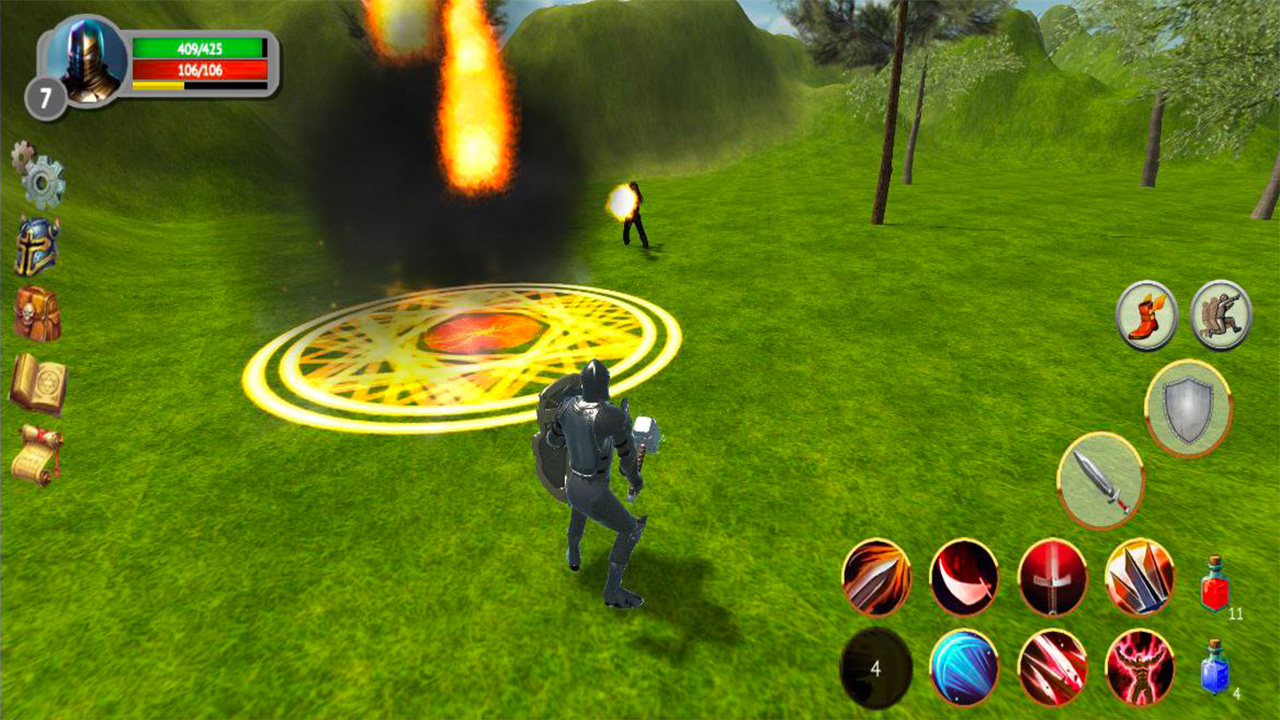Drink the red health potion
The height and width of the screenshot is (720, 1280).
point(1215,590)
